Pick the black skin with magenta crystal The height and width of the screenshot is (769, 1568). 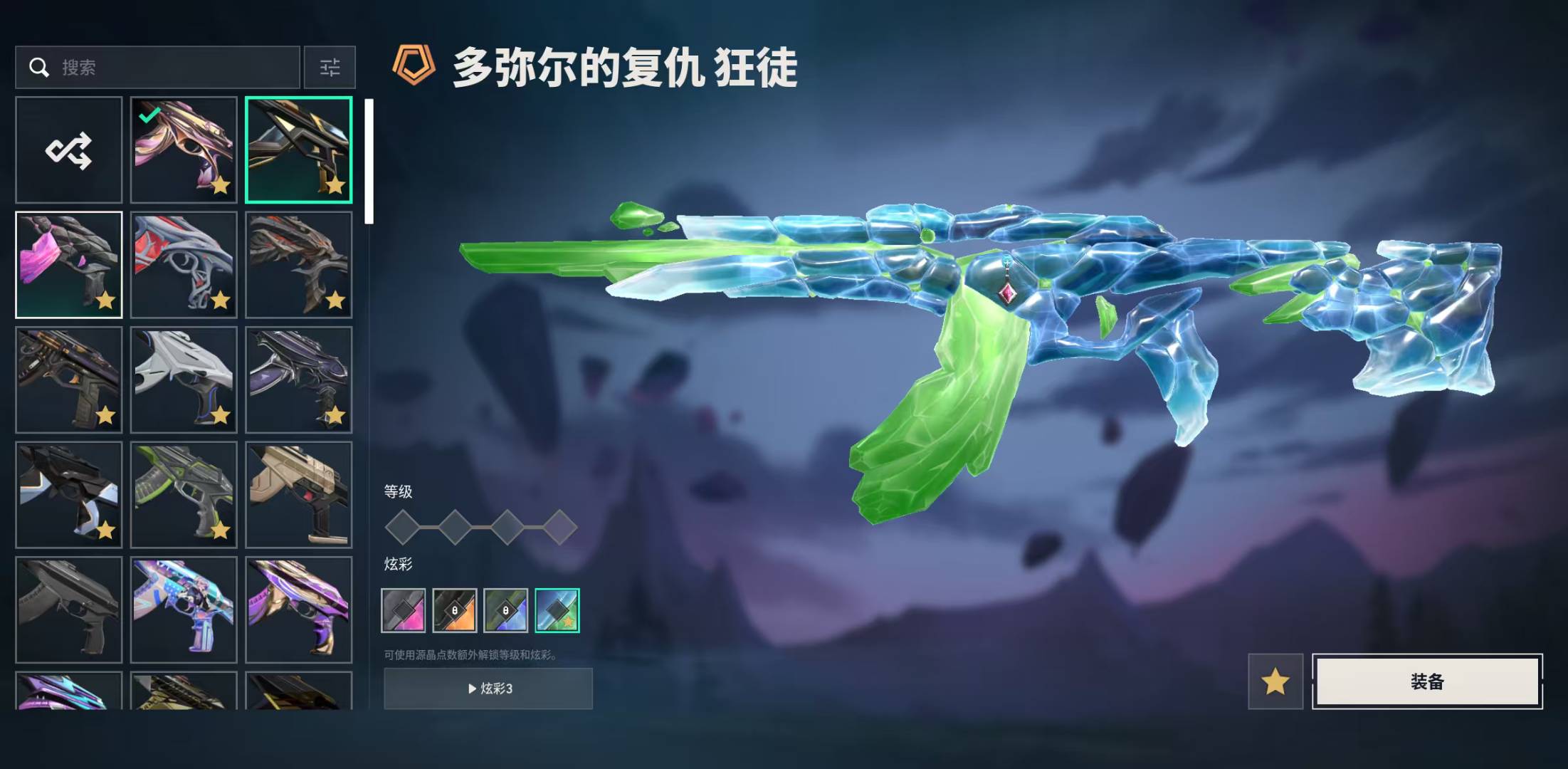click(69, 265)
